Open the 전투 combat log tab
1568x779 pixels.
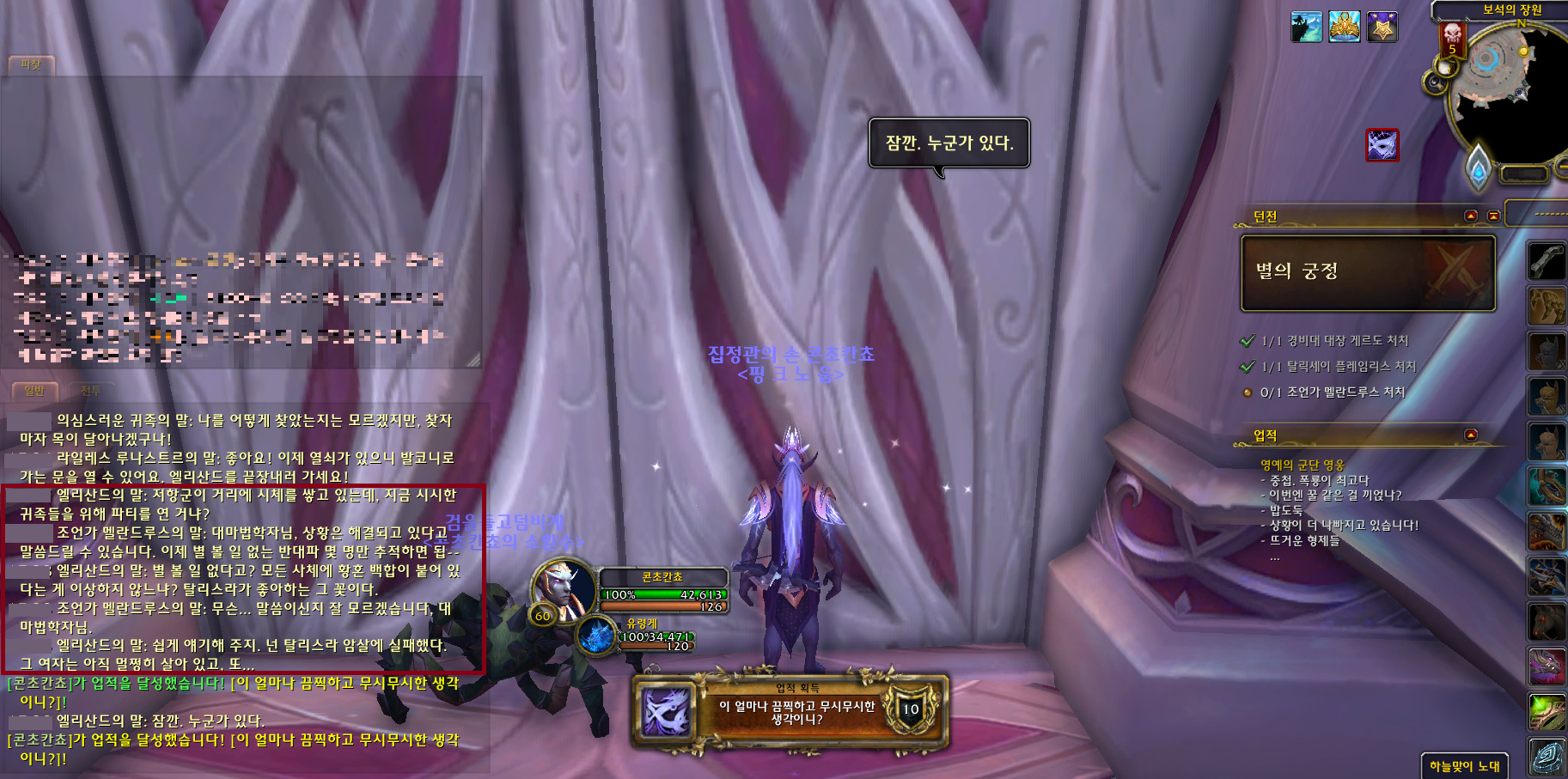coord(90,392)
